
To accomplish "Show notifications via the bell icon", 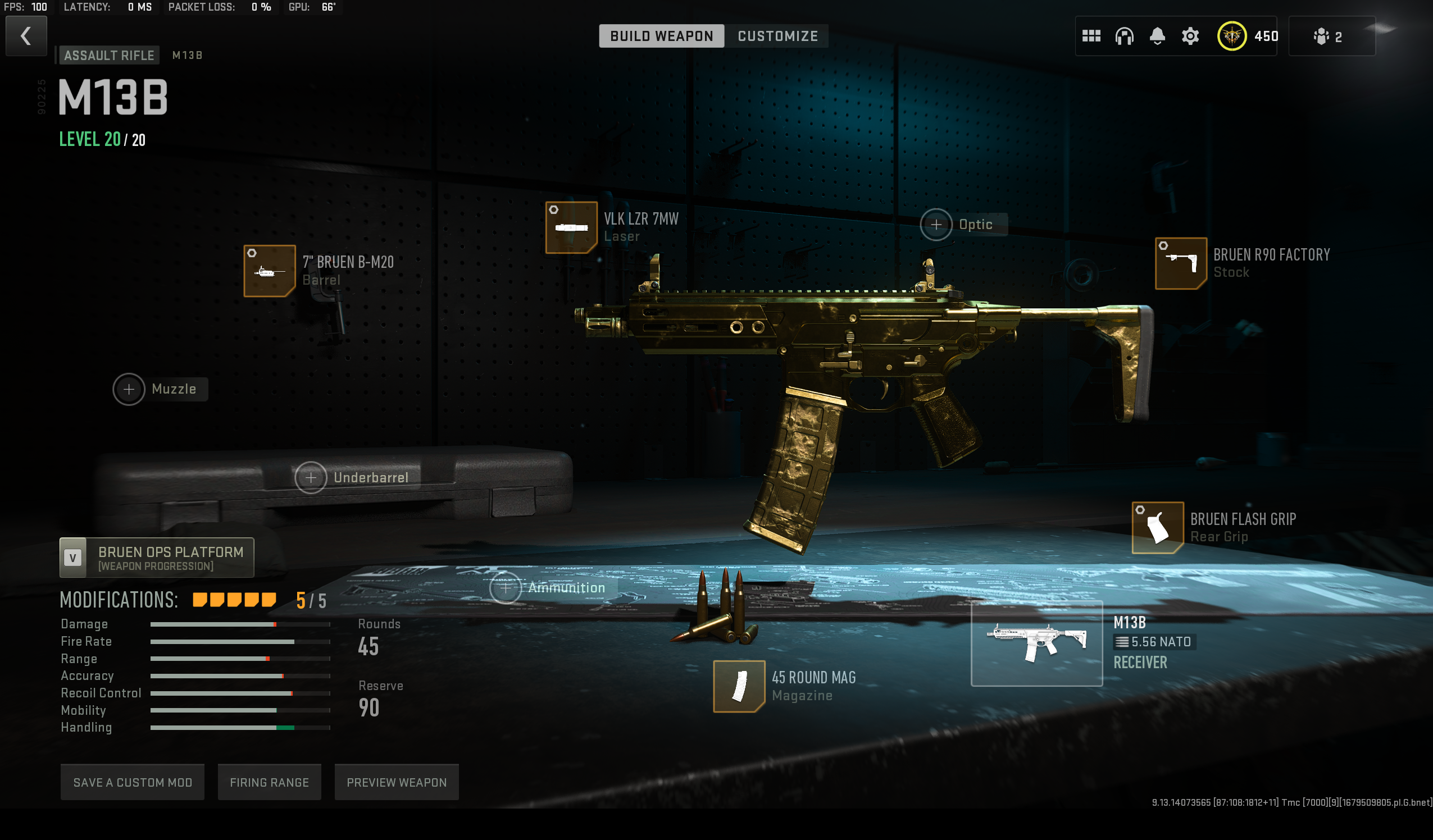I will point(1157,36).
